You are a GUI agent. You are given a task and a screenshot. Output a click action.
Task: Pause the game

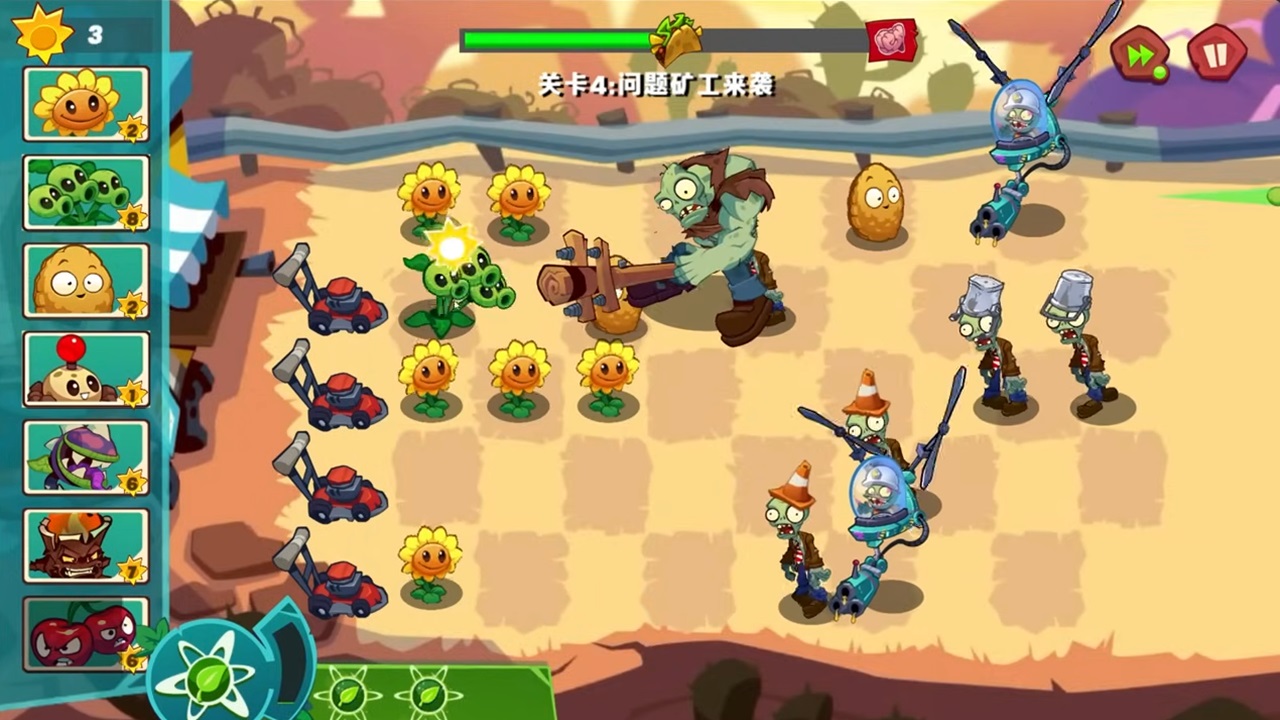[1217, 53]
